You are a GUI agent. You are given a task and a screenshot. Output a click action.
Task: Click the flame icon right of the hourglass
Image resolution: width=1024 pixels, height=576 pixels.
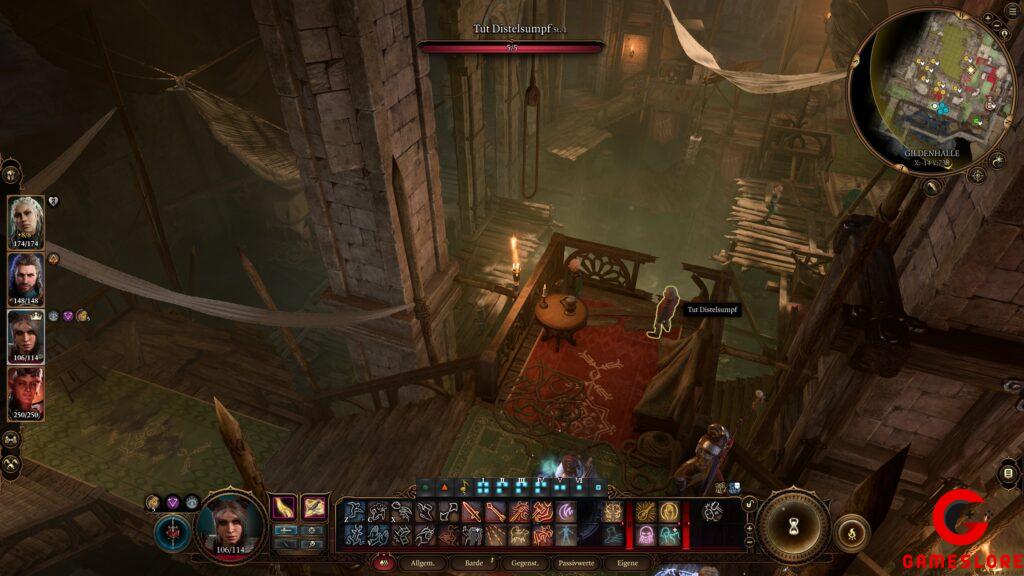(x=851, y=533)
